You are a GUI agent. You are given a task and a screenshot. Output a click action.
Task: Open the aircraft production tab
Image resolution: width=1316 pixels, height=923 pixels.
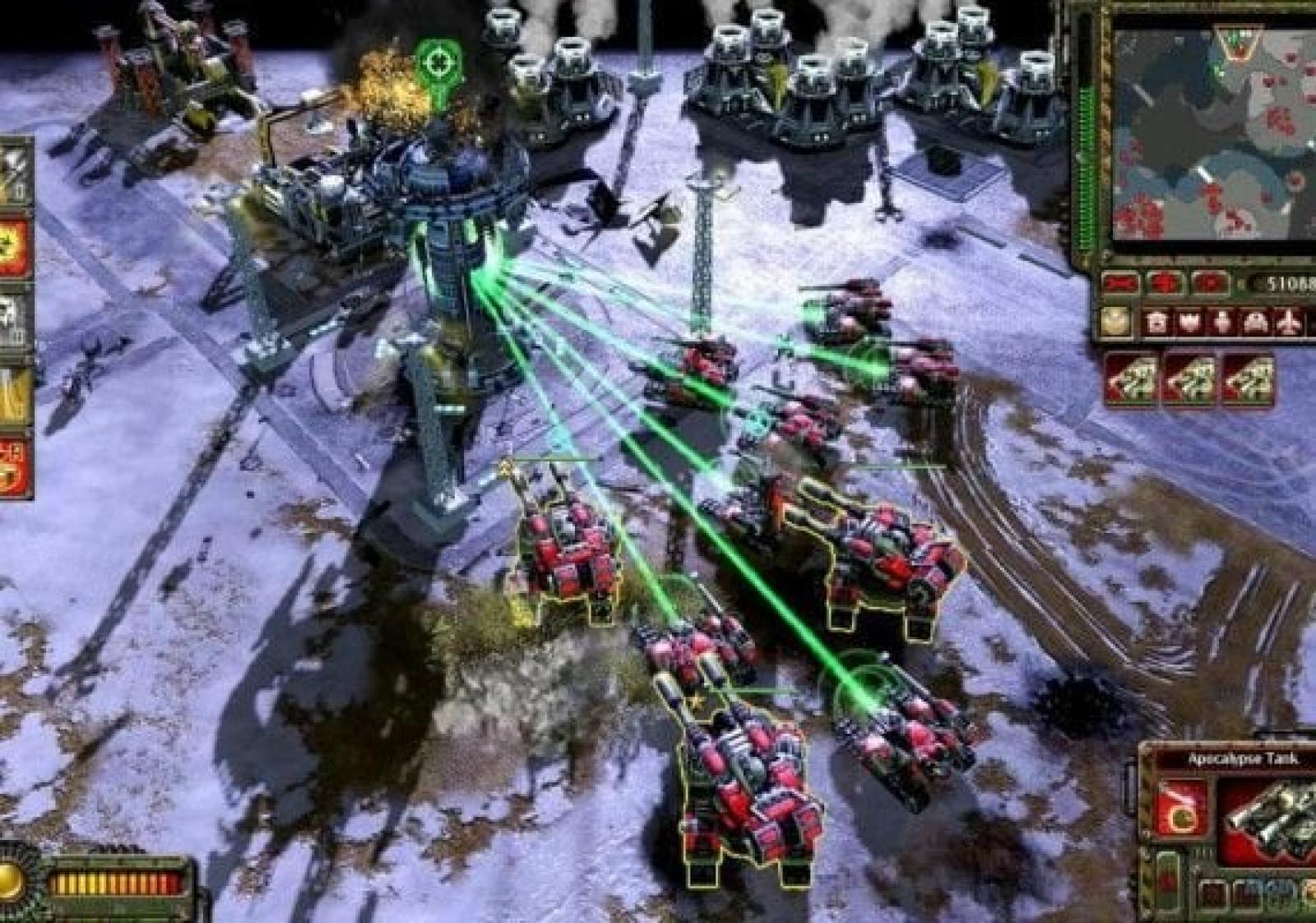pyautogui.click(x=1289, y=323)
